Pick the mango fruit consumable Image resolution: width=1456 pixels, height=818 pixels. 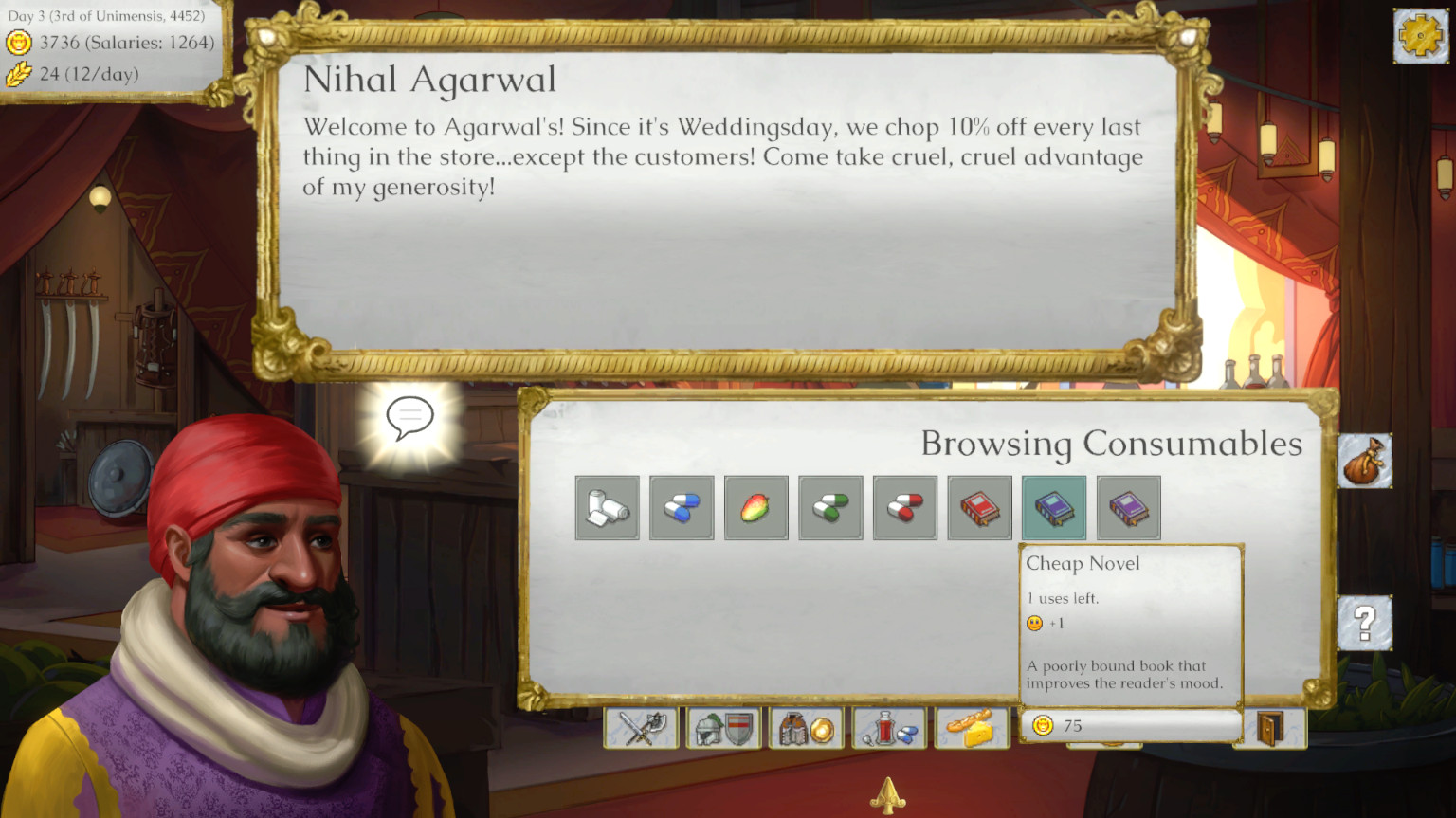click(x=755, y=508)
